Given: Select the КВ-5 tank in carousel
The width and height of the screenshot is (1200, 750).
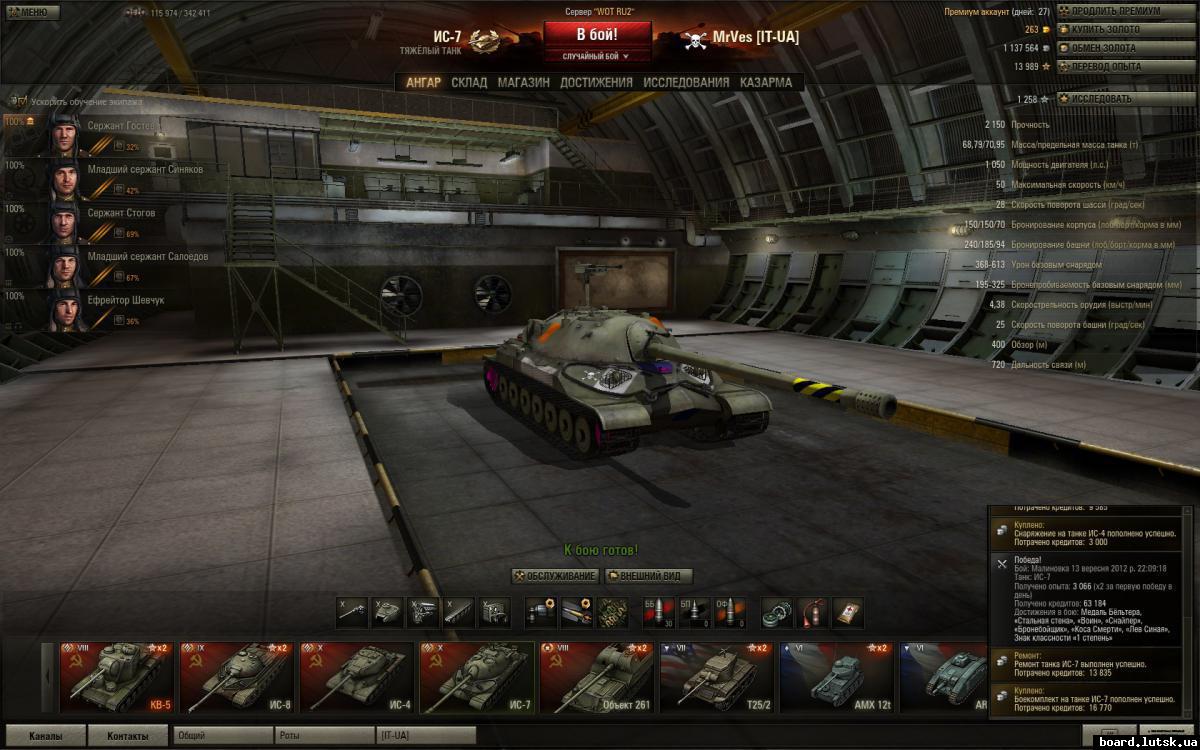Looking at the screenshot, I should click(118, 677).
